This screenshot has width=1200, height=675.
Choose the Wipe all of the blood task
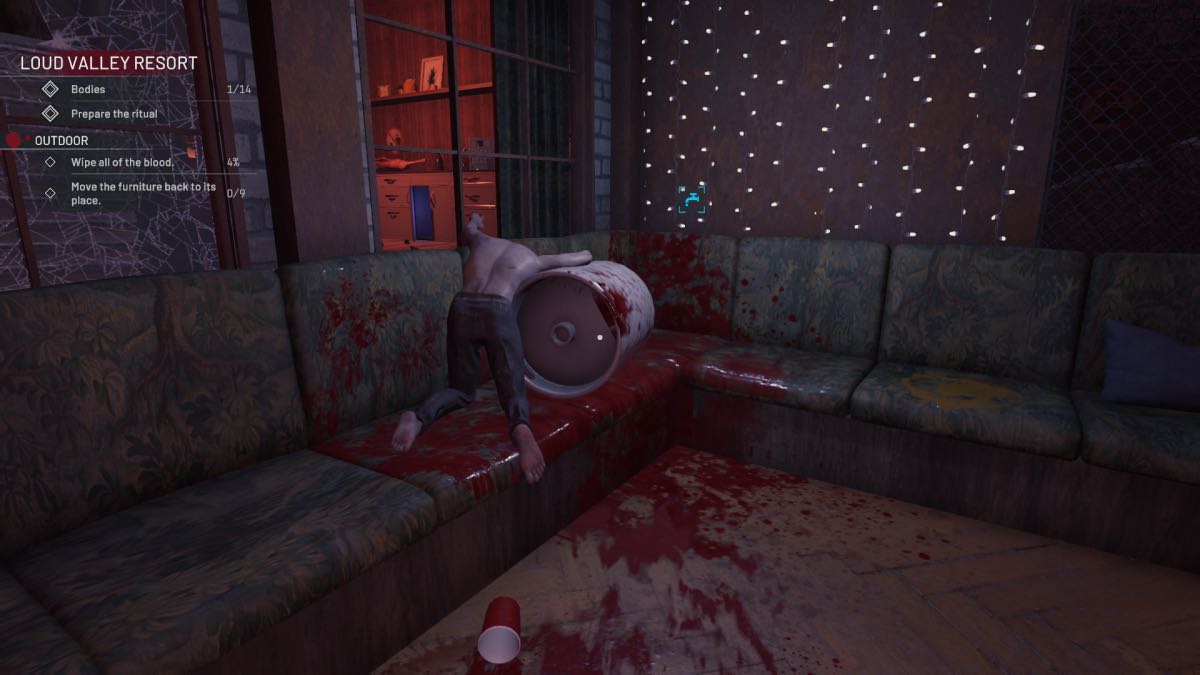click(x=122, y=162)
